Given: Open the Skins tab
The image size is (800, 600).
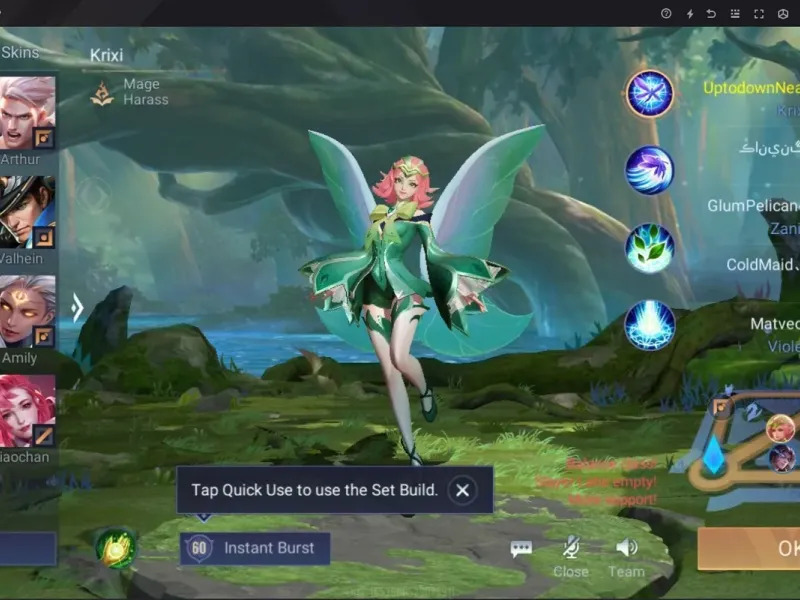Looking at the screenshot, I should [20, 52].
